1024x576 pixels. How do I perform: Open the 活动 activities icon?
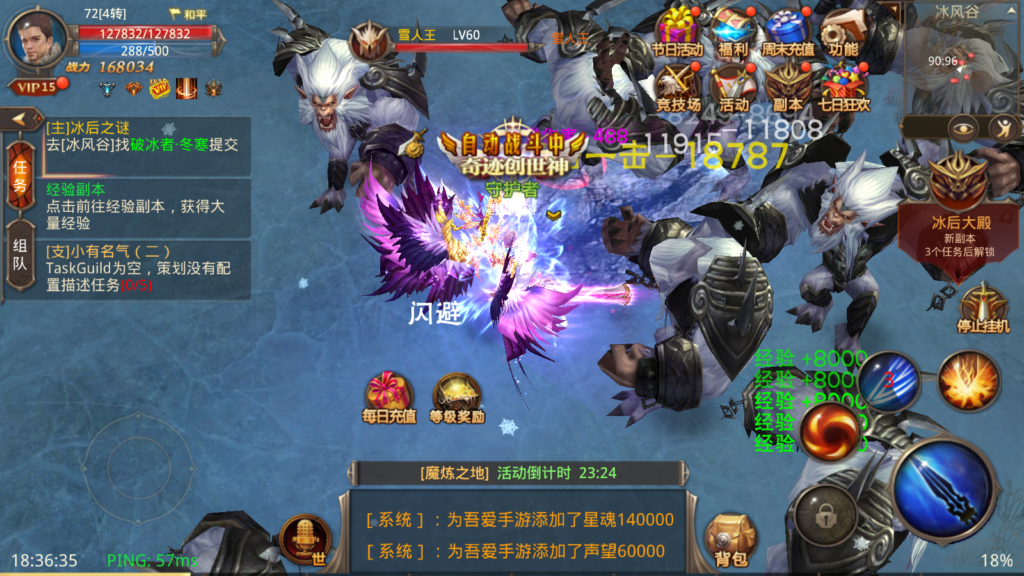pyautogui.click(x=733, y=86)
